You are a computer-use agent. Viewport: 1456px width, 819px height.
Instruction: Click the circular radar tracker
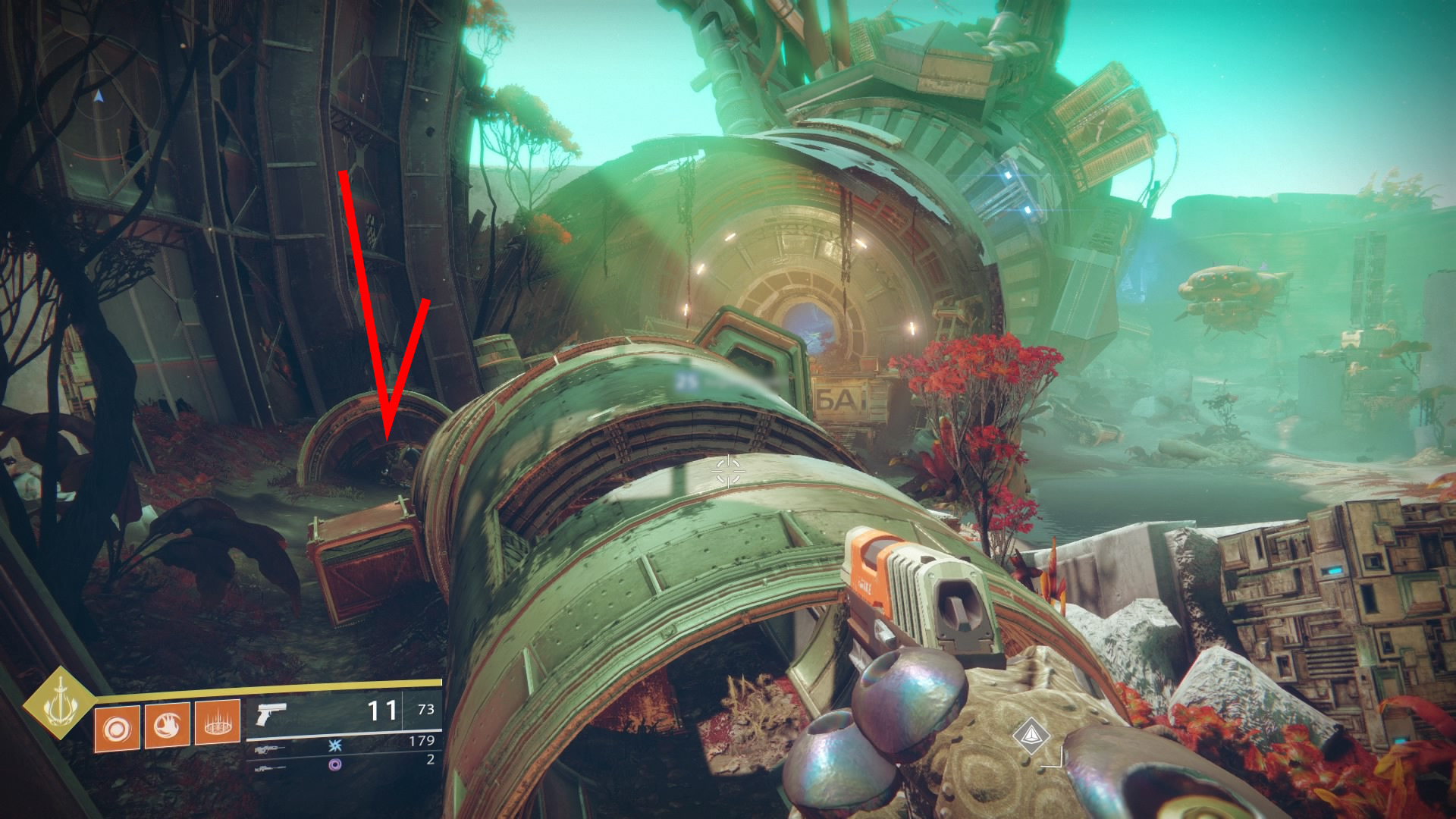point(99,97)
